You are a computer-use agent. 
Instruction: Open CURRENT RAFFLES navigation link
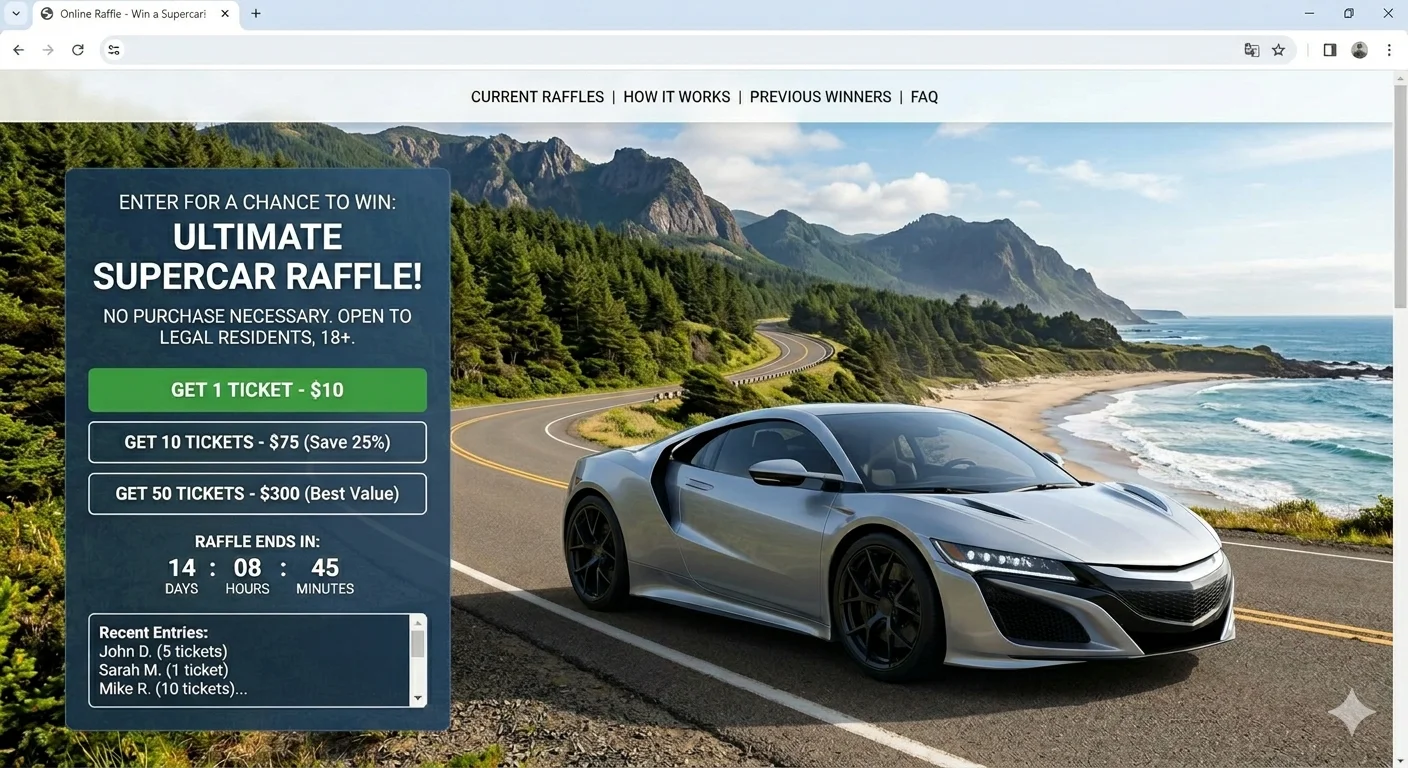(537, 96)
